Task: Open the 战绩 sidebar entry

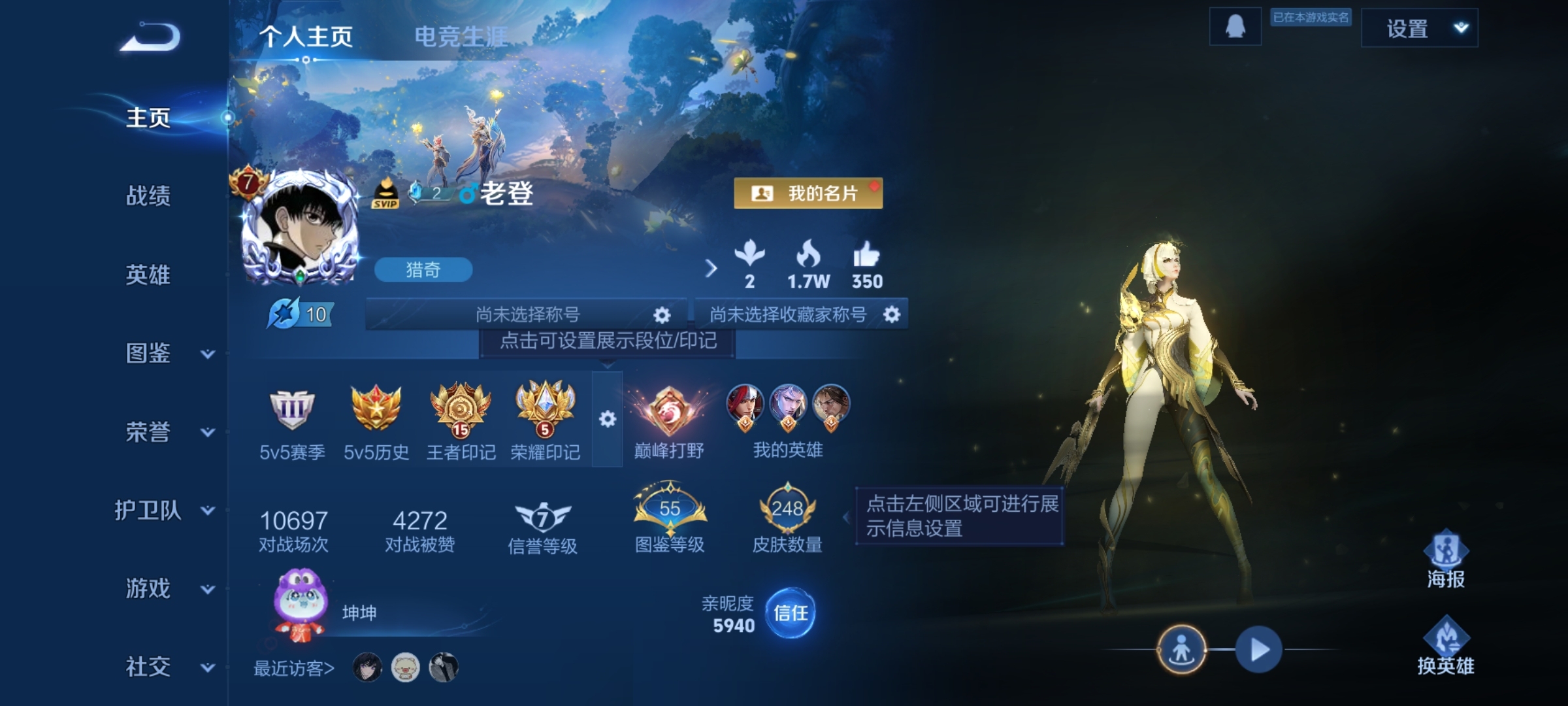Action: [148, 196]
